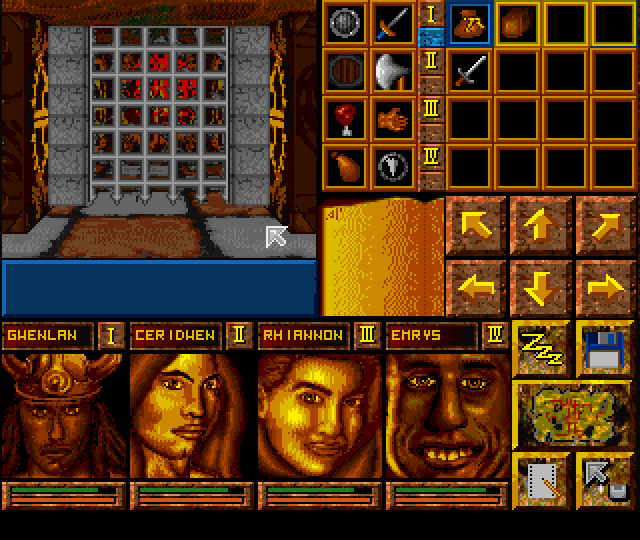Switch to the character II inventory row marker
Image resolution: width=640 pixels, height=540 pixels.
432,62
